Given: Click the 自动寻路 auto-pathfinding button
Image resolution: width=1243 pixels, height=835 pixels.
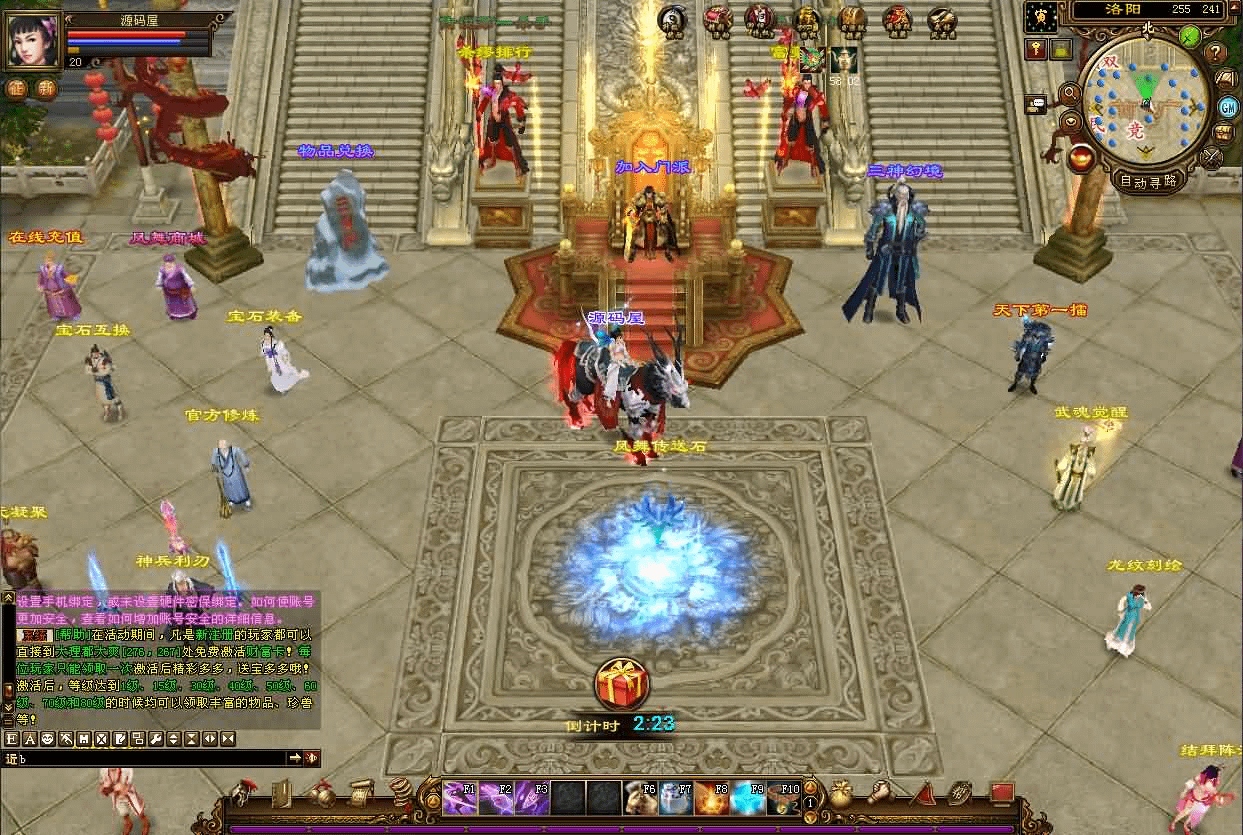Looking at the screenshot, I should click(x=1146, y=181).
